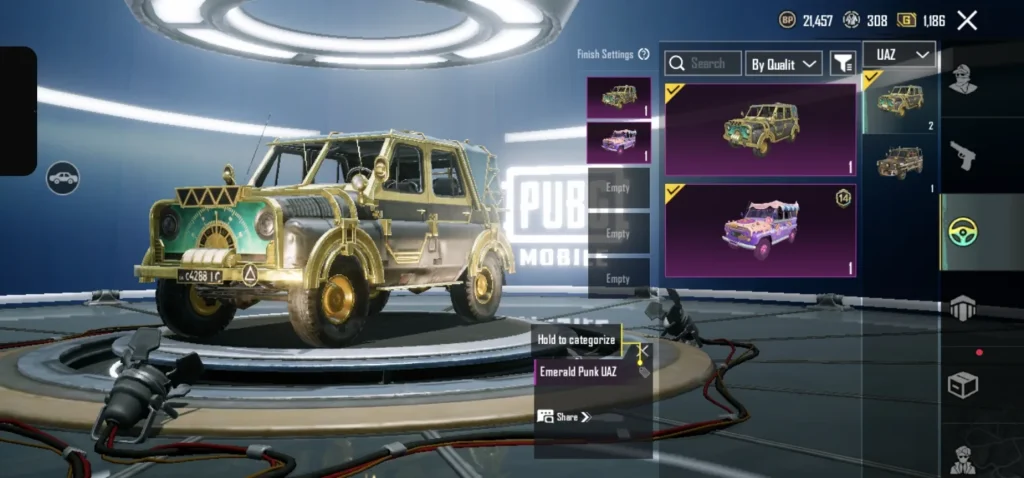
Task: Pick the brown UAZ model in the vehicle list
Action: pos(900,162)
